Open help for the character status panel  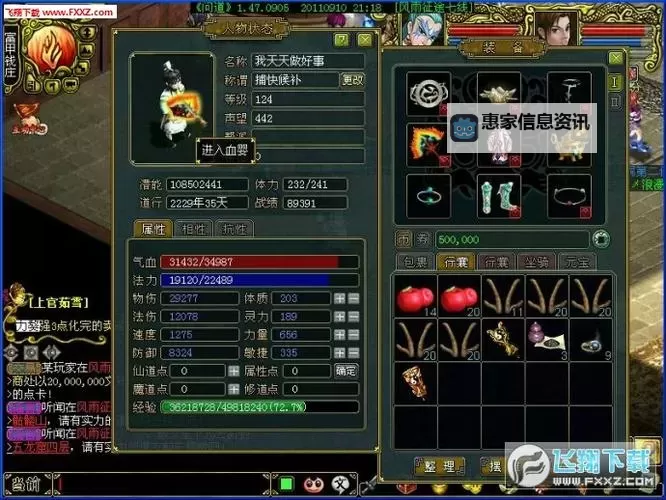tap(341, 40)
